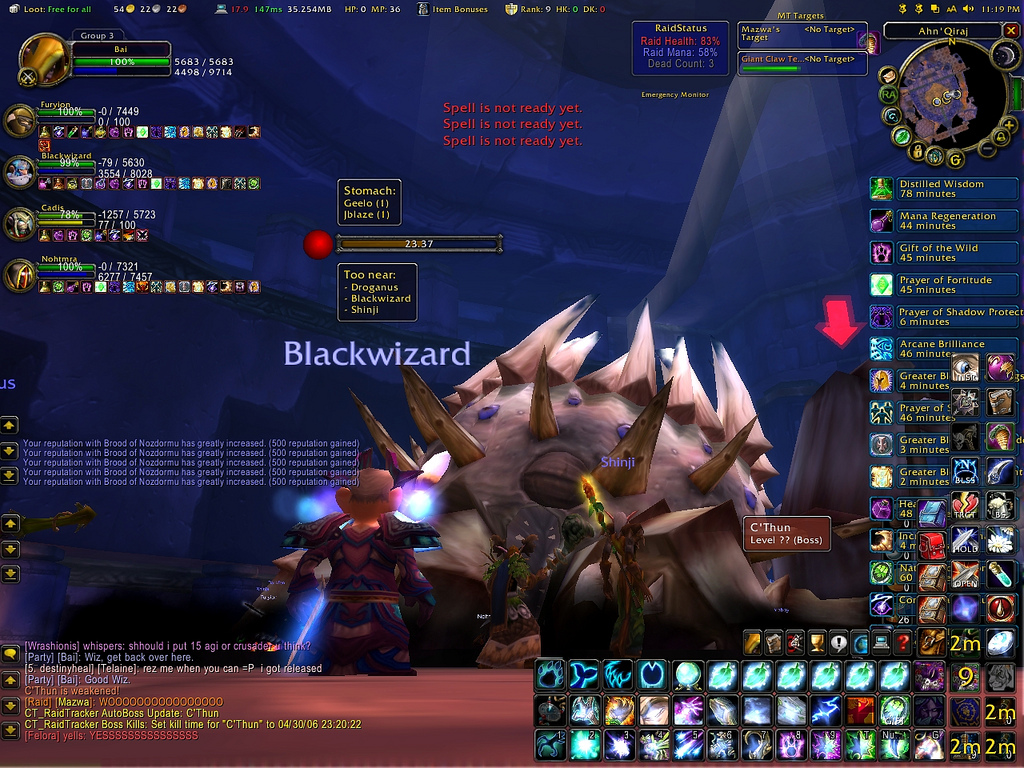Target party member Blackwizard's portrait
The image size is (1024, 768).
click(x=20, y=172)
